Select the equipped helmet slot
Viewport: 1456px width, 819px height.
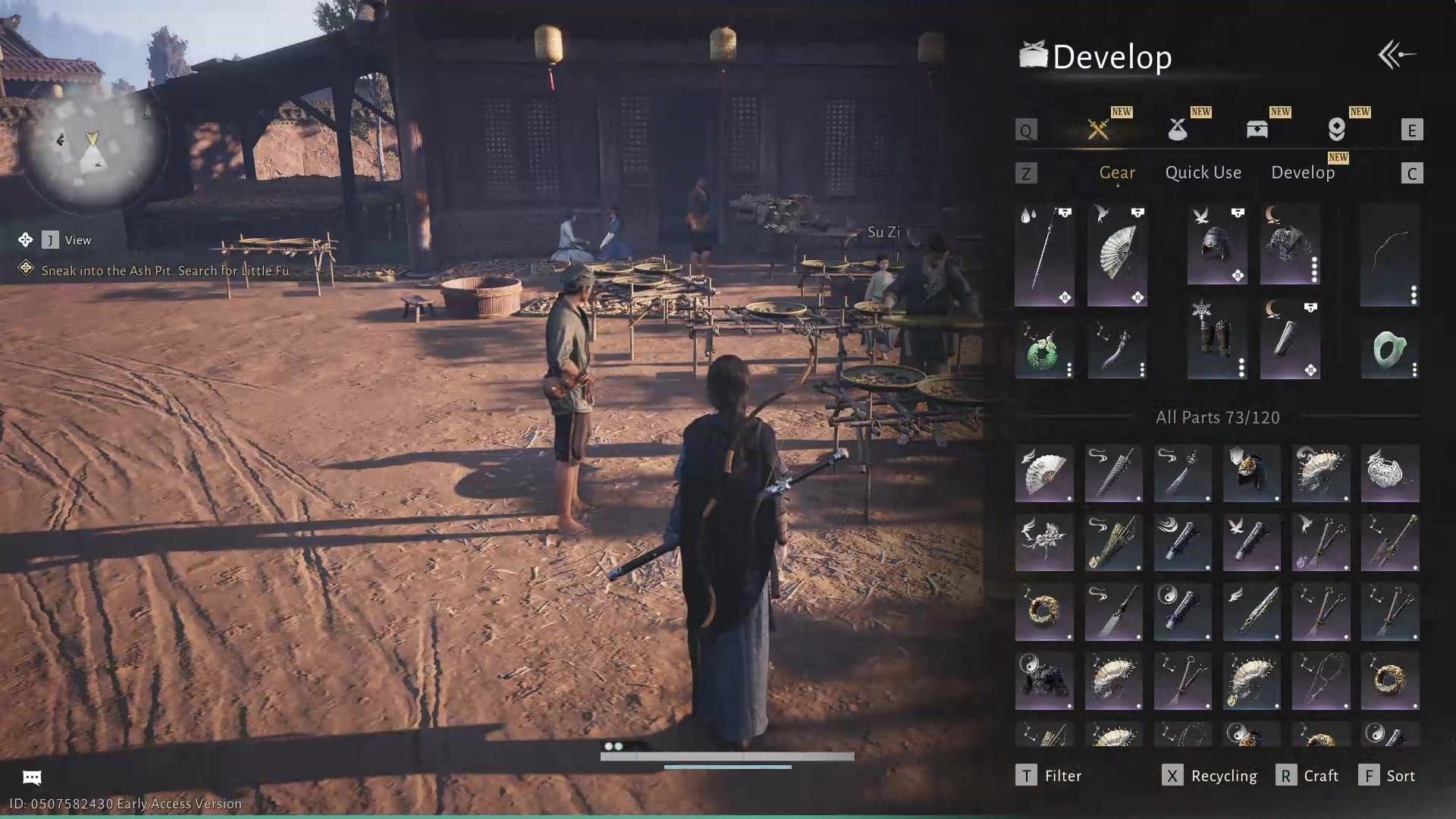[x=1217, y=244]
